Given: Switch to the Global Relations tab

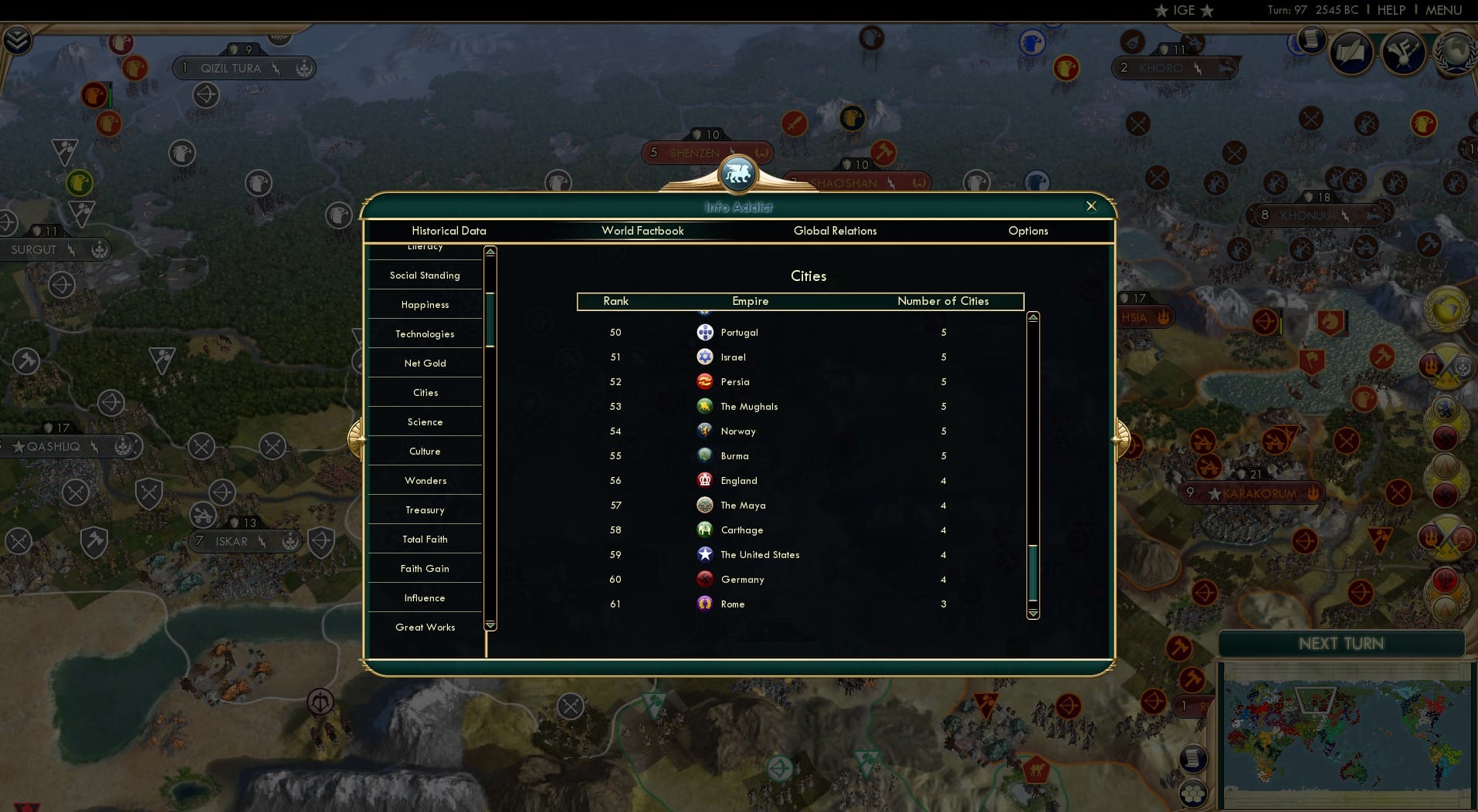Looking at the screenshot, I should [x=835, y=231].
